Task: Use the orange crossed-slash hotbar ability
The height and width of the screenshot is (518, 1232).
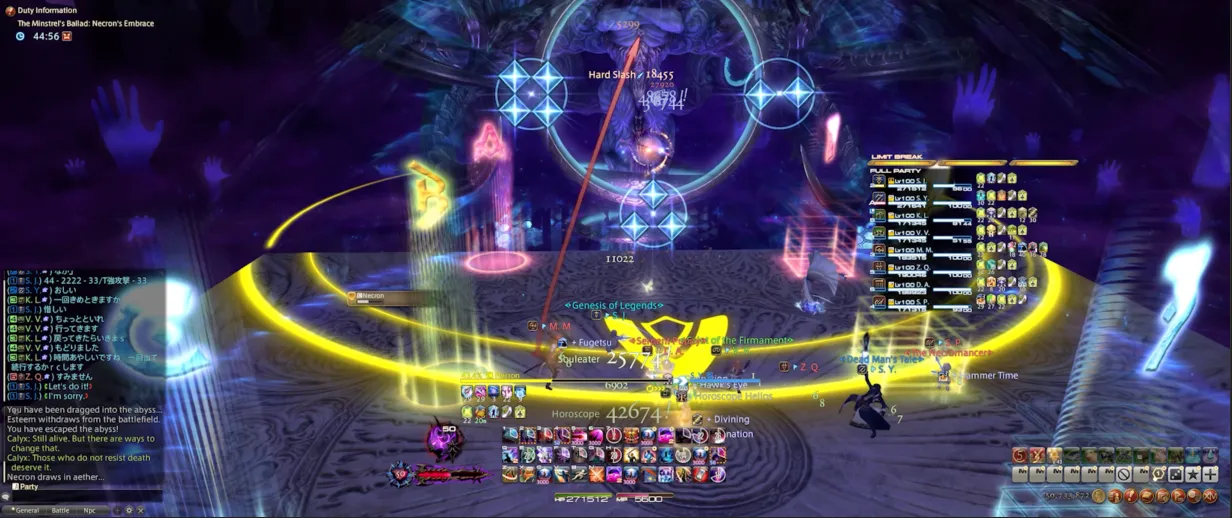Action: click(x=596, y=474)
